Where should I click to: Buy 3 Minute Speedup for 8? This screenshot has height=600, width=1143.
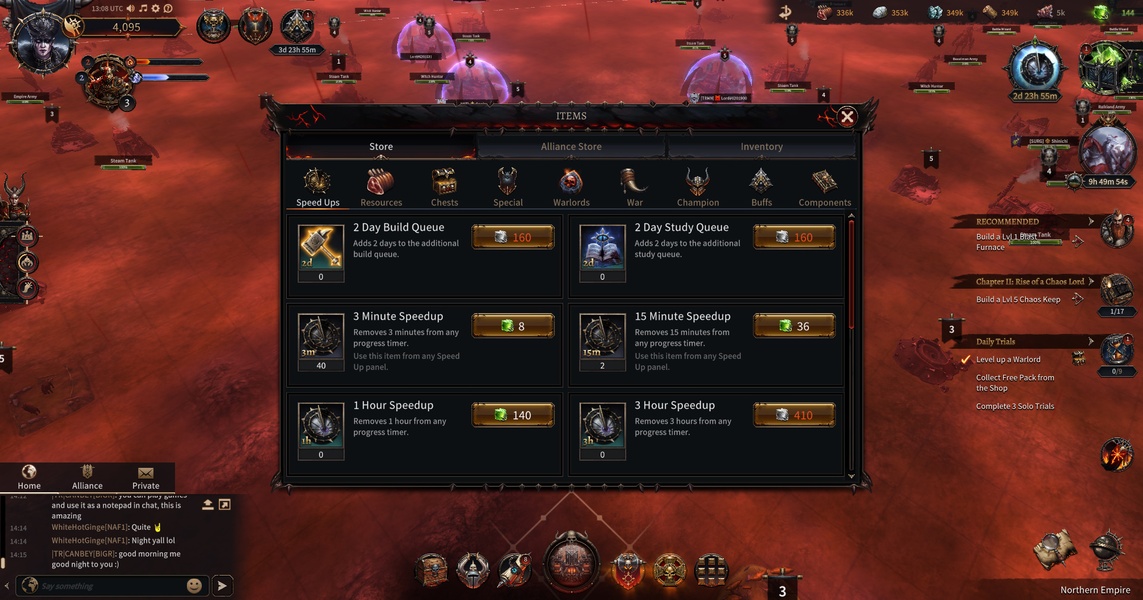click(512, 326)
